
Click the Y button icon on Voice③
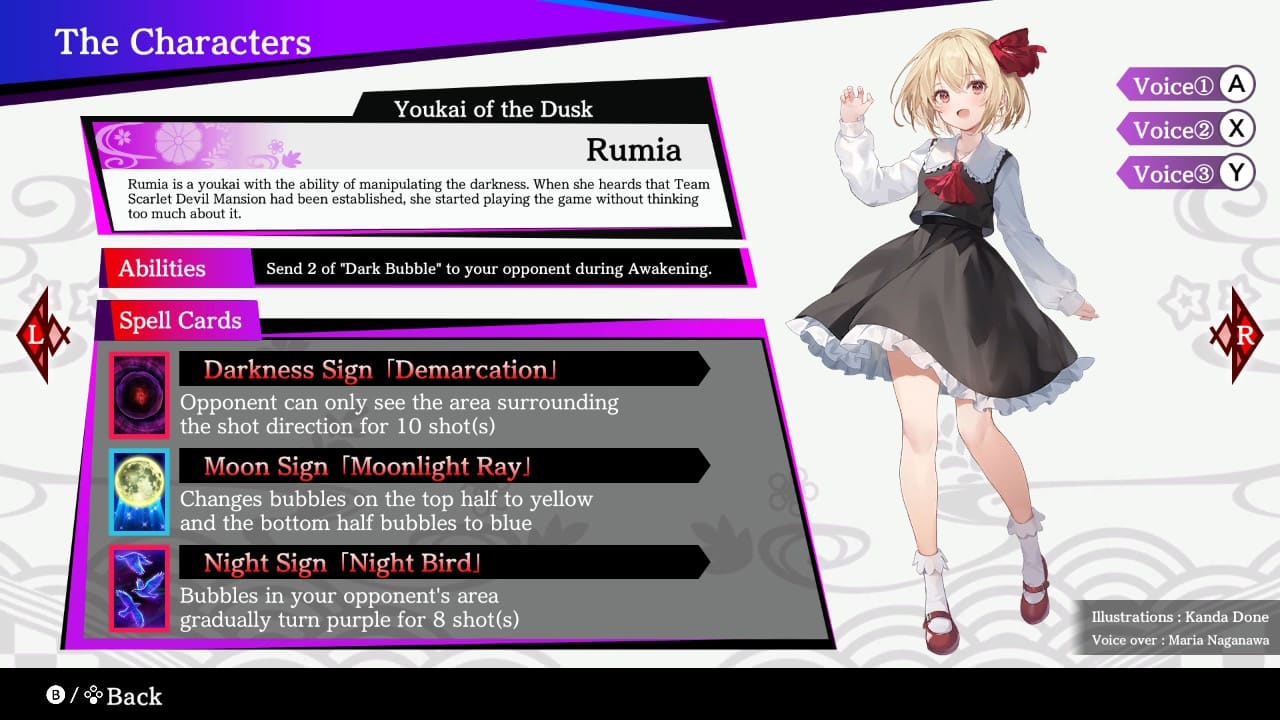click(x=1237, y=173)
